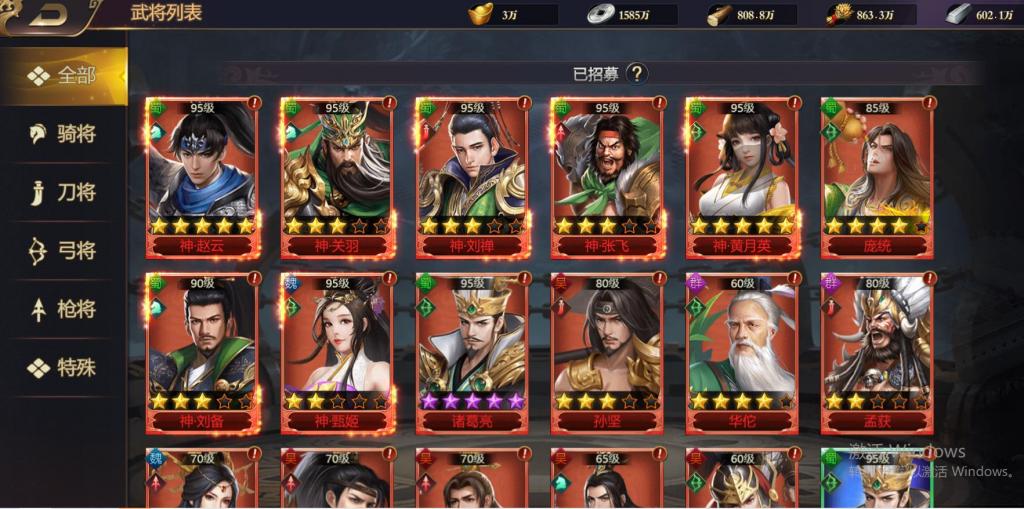
Task: Open the help icon beside 已招募
Action: tap(637, 73)
